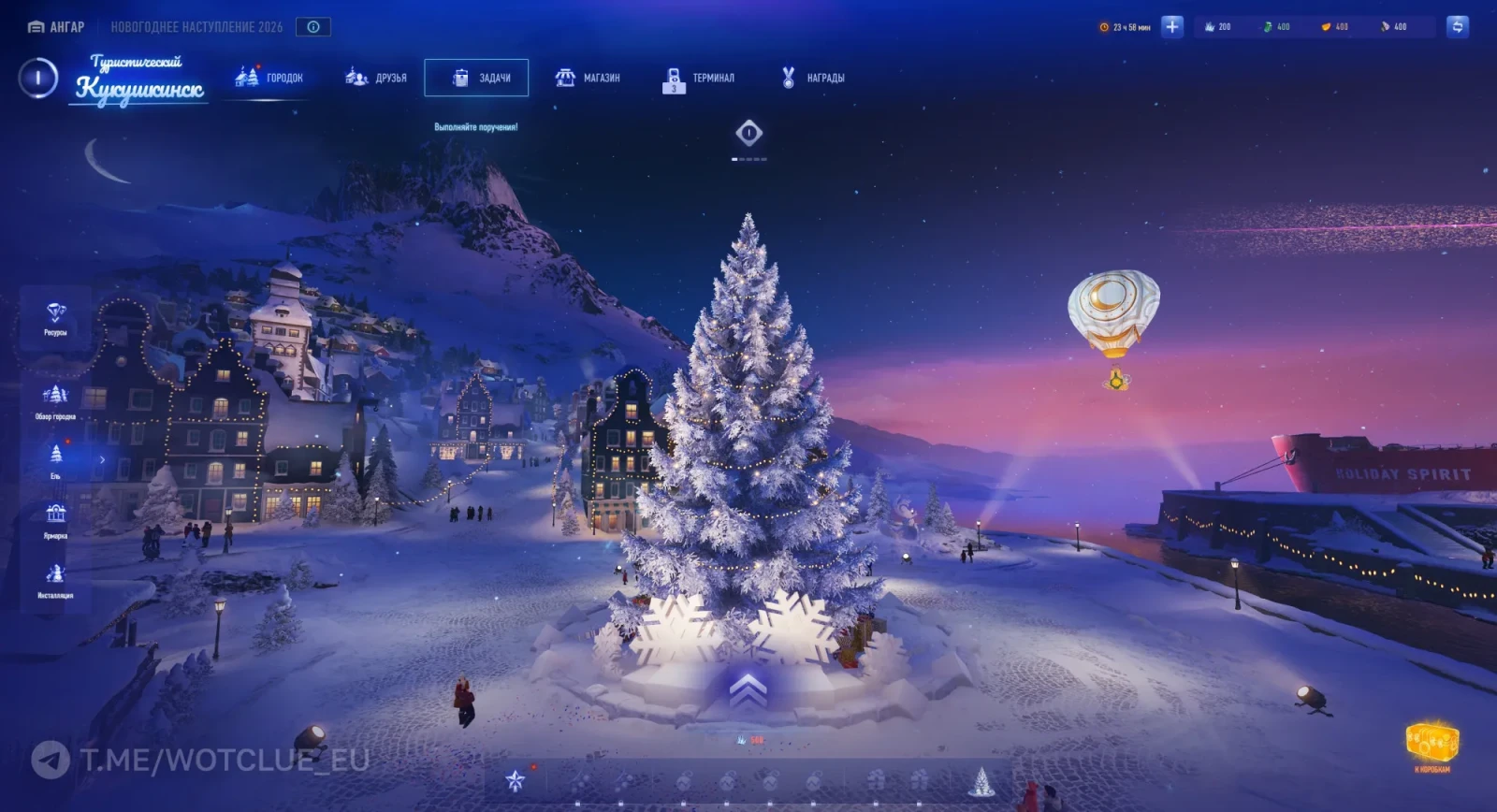1497x812 pixels.
Task: Open the Ярмарка fair section
Action: [x=55, y=519]
